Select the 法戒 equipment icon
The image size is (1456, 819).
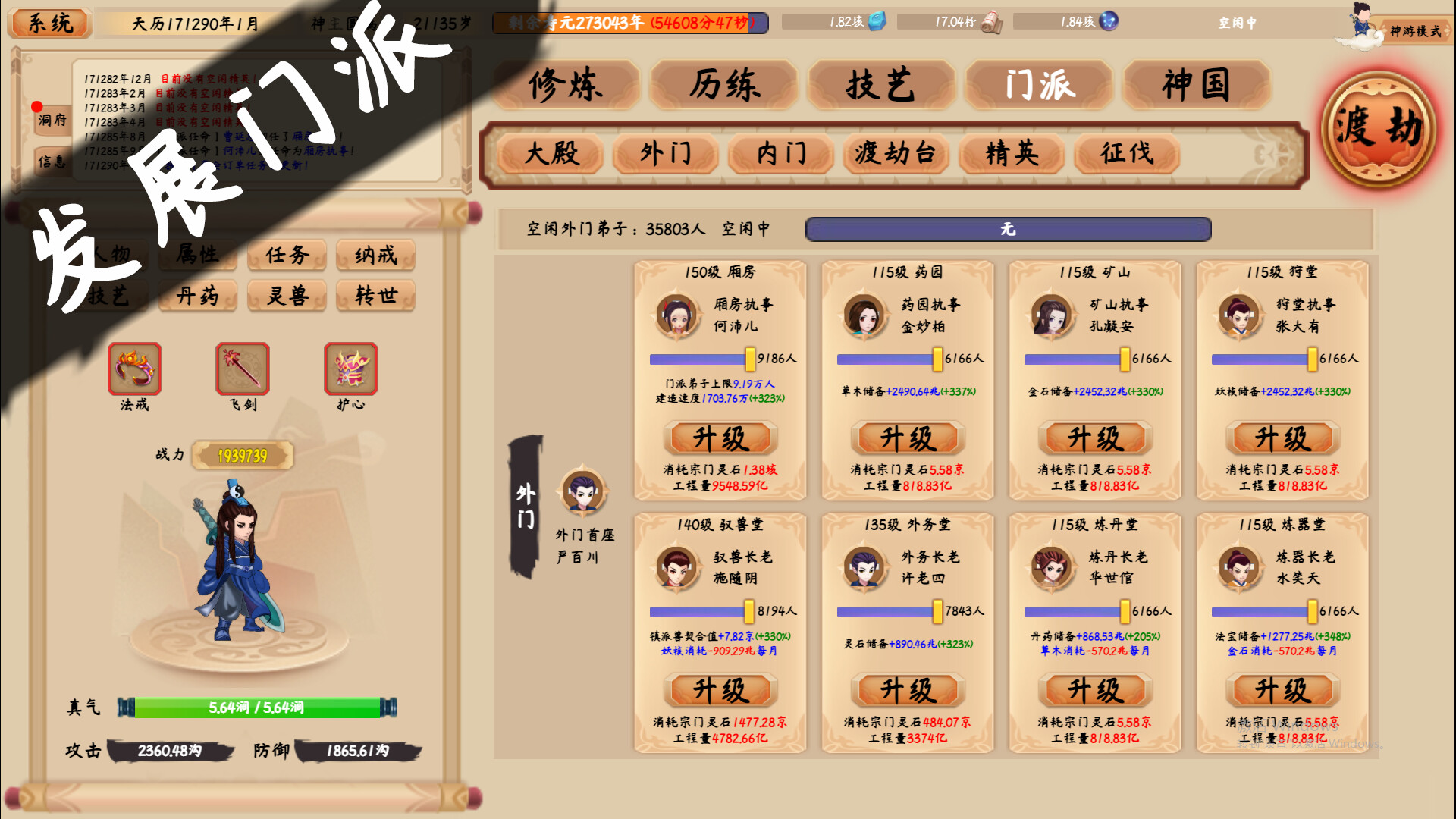tap(135, 370)
